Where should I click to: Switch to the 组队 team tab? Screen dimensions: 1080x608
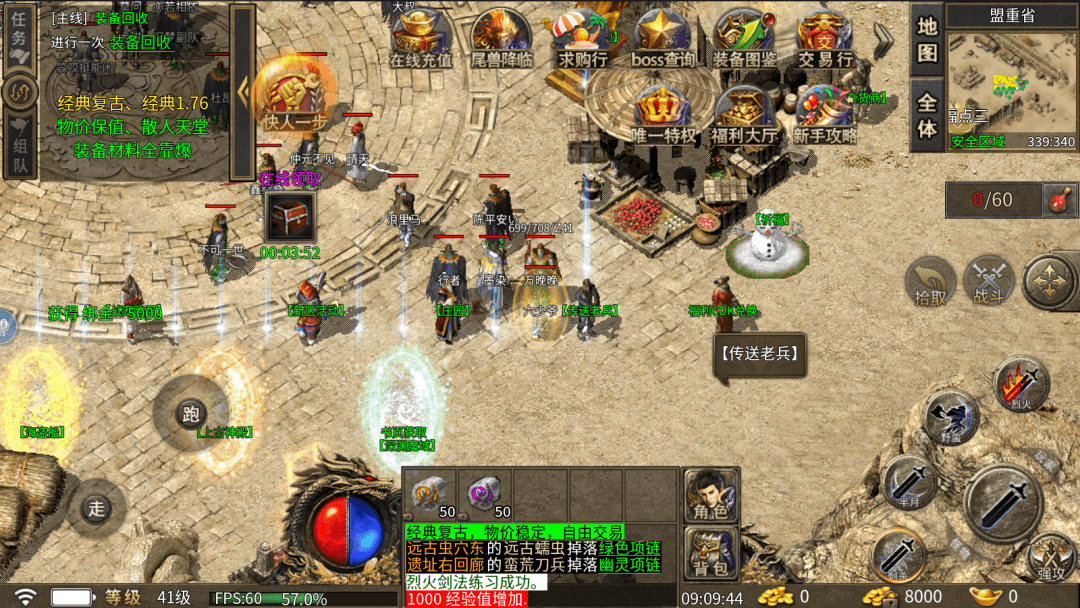(19, 148)
